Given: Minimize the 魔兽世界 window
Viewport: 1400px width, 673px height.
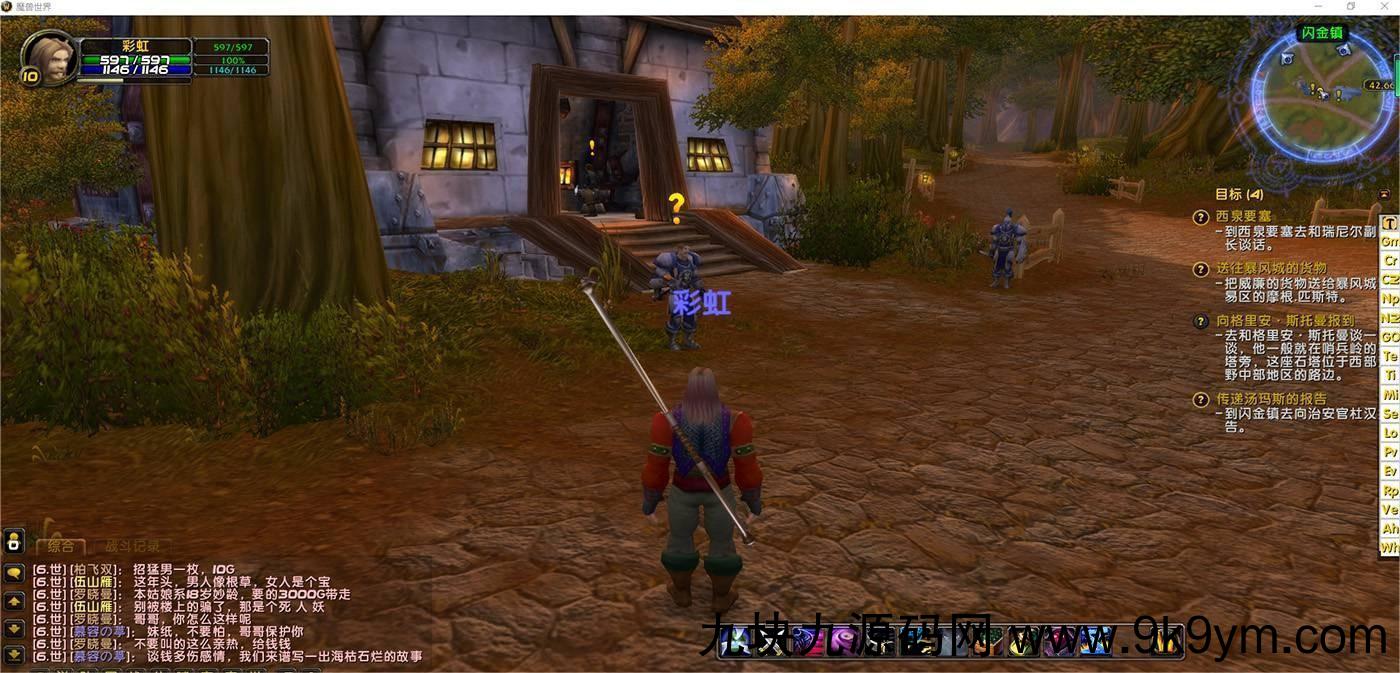Looking at the screenshot, I should click(x=1319, y=7).
